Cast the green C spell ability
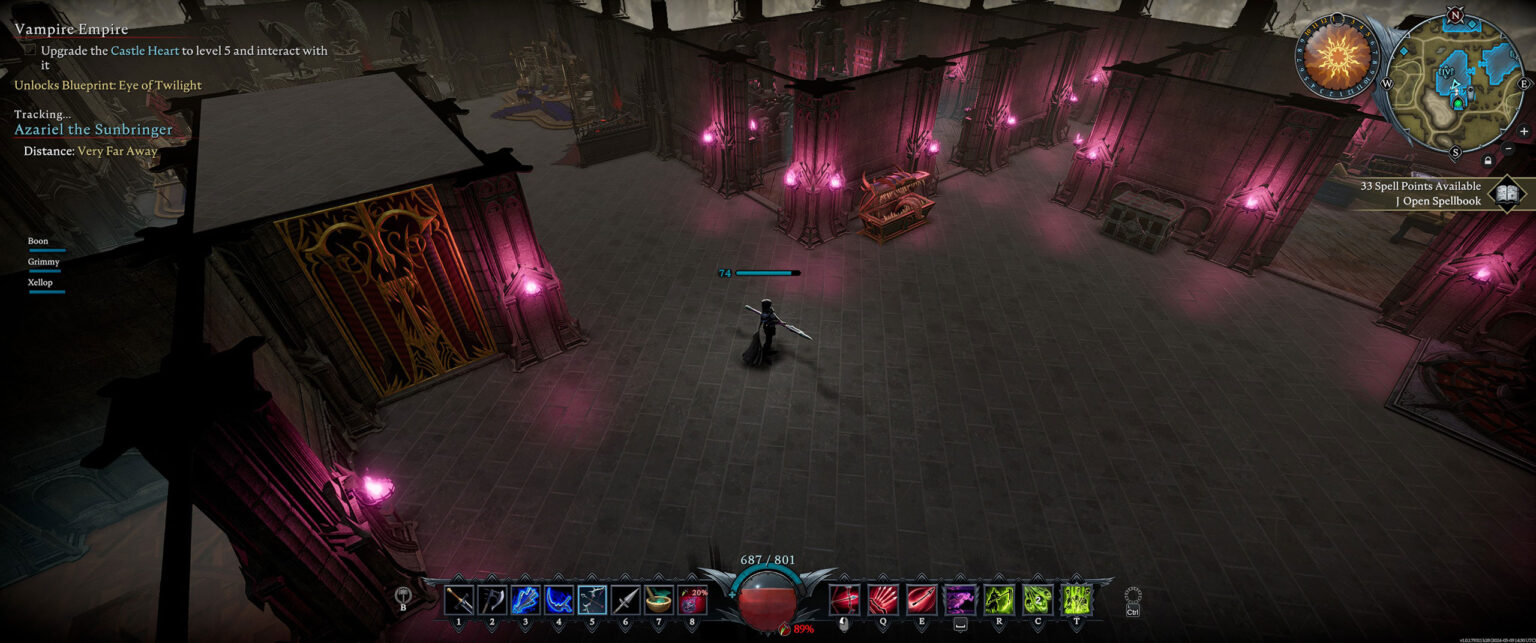1536x643 pixels. 1037,600
